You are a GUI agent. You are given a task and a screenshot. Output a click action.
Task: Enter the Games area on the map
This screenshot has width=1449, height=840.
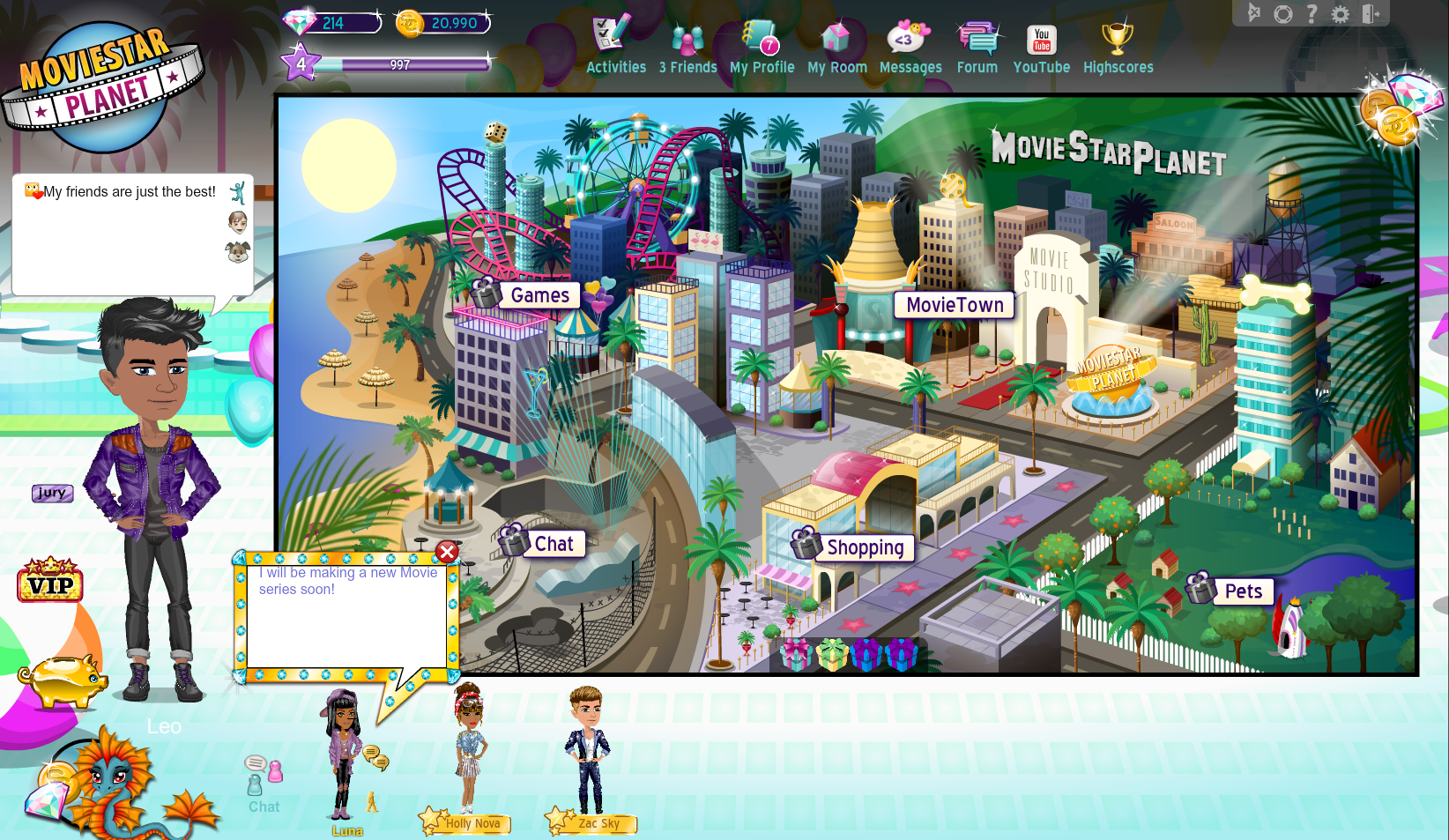(539, 295)
